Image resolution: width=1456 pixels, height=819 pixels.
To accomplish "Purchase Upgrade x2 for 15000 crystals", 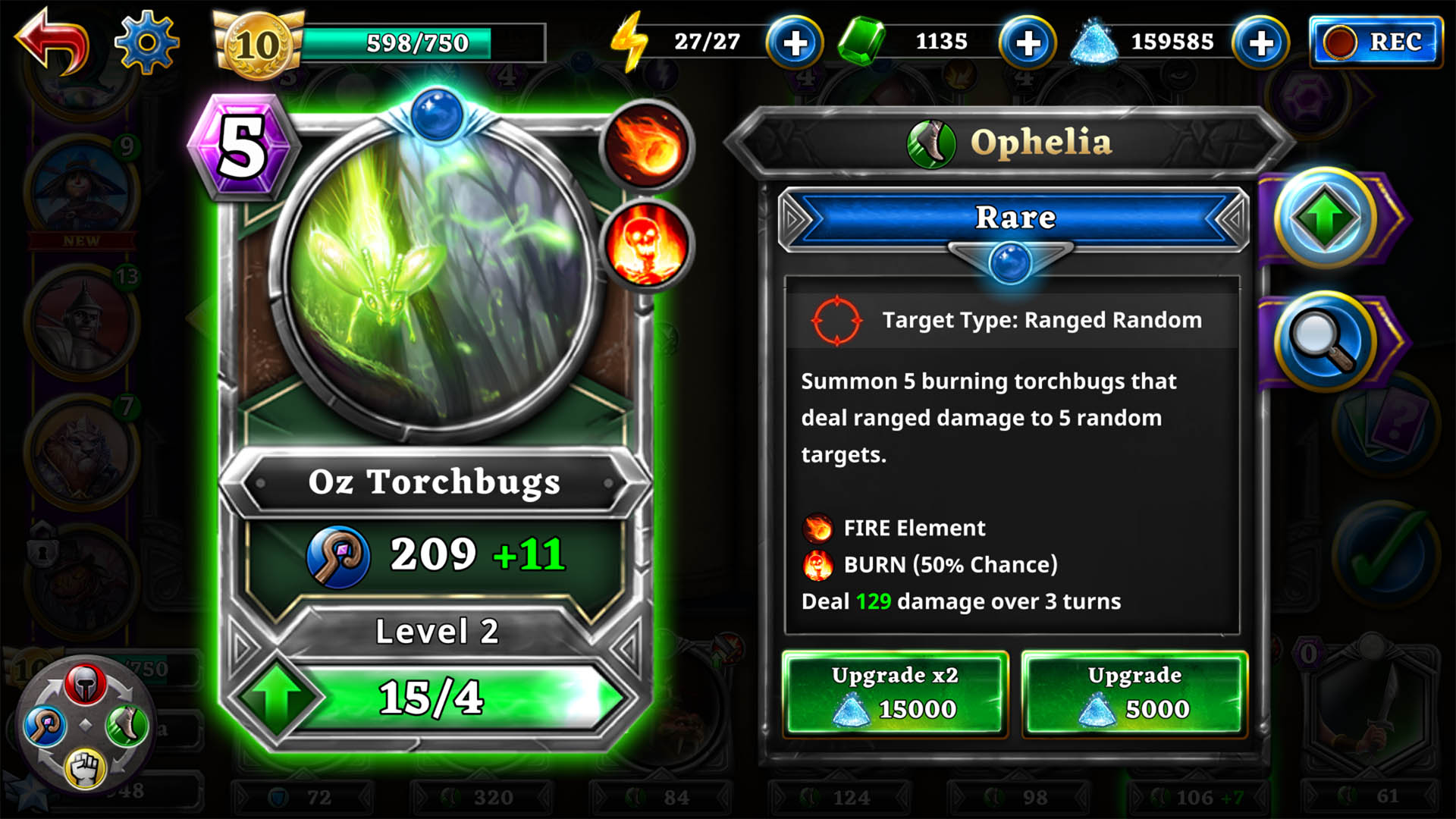I will 895,693.
